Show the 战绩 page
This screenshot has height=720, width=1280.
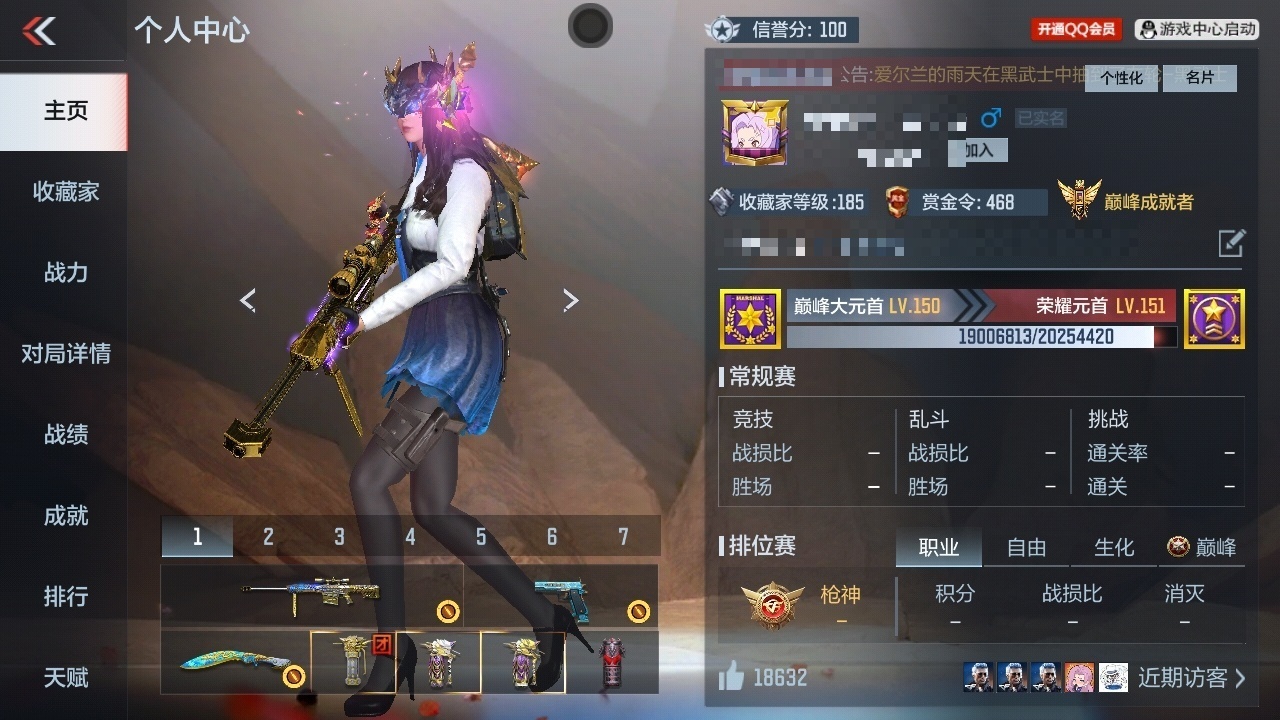click(65, 435)
